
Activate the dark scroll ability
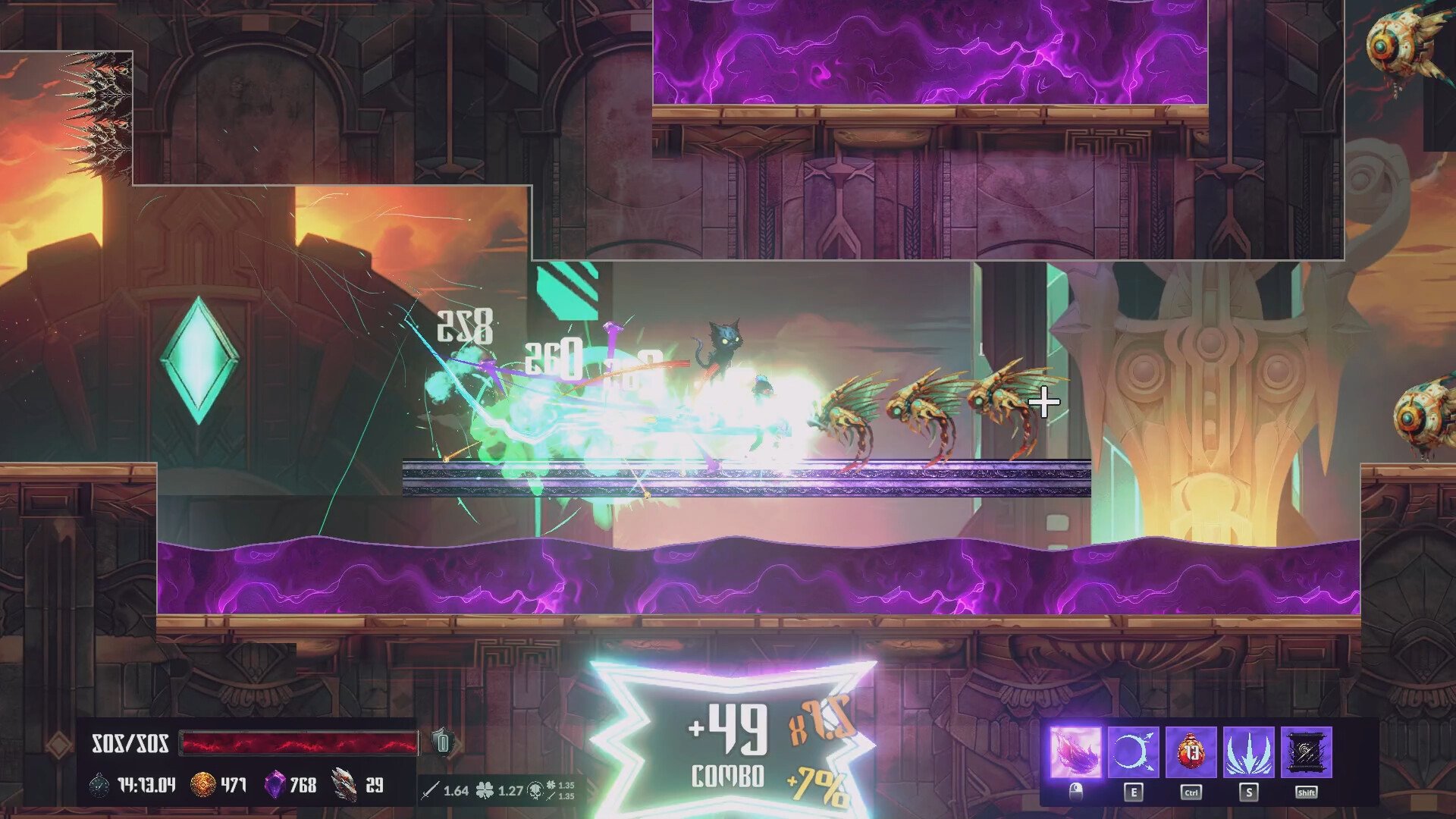point(1306,752)
